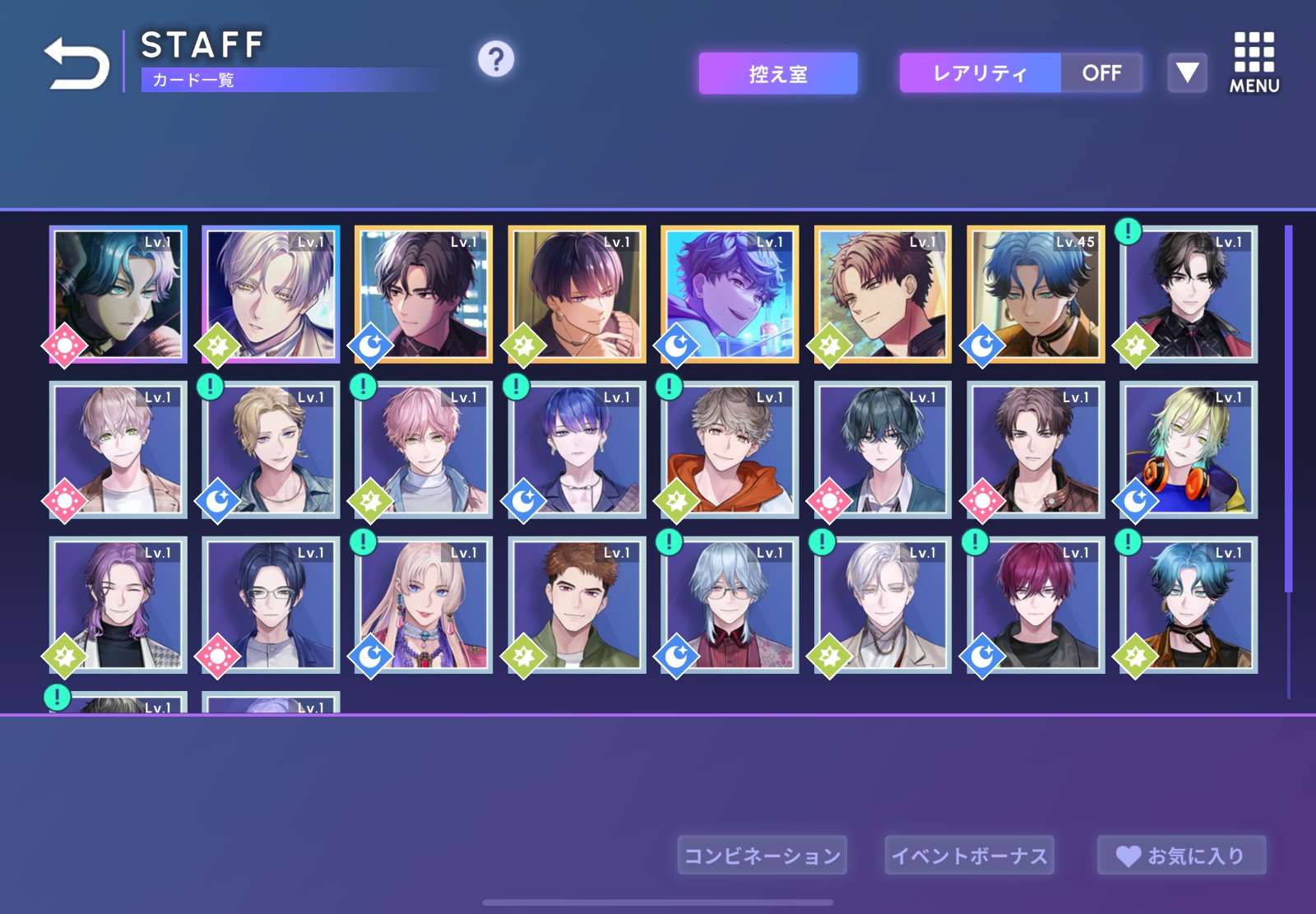
Task: Select the orange hoodie staff card
Action: [730, 450]
